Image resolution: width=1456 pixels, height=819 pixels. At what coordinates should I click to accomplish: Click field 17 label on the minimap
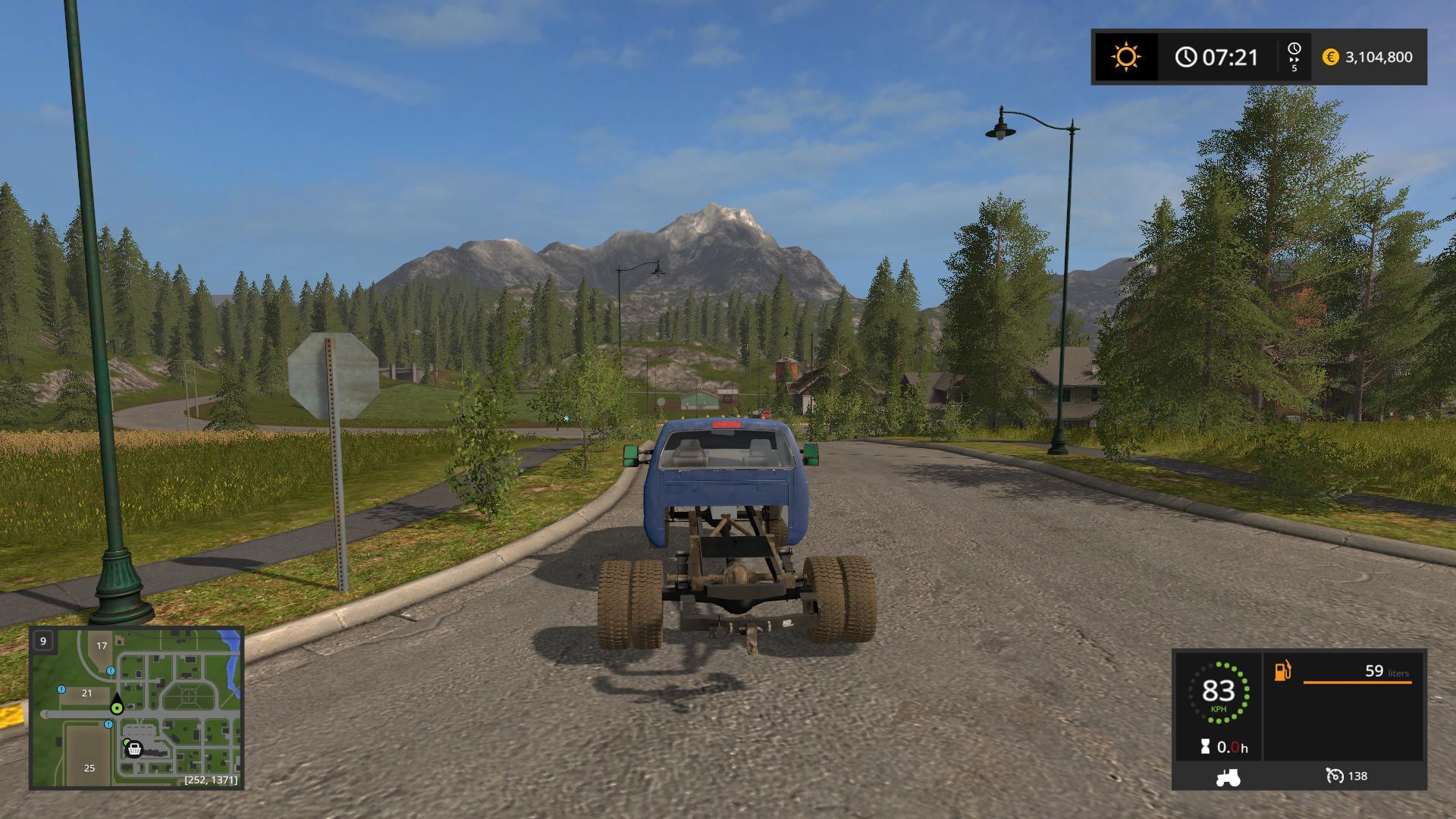(x=102, y=645)
